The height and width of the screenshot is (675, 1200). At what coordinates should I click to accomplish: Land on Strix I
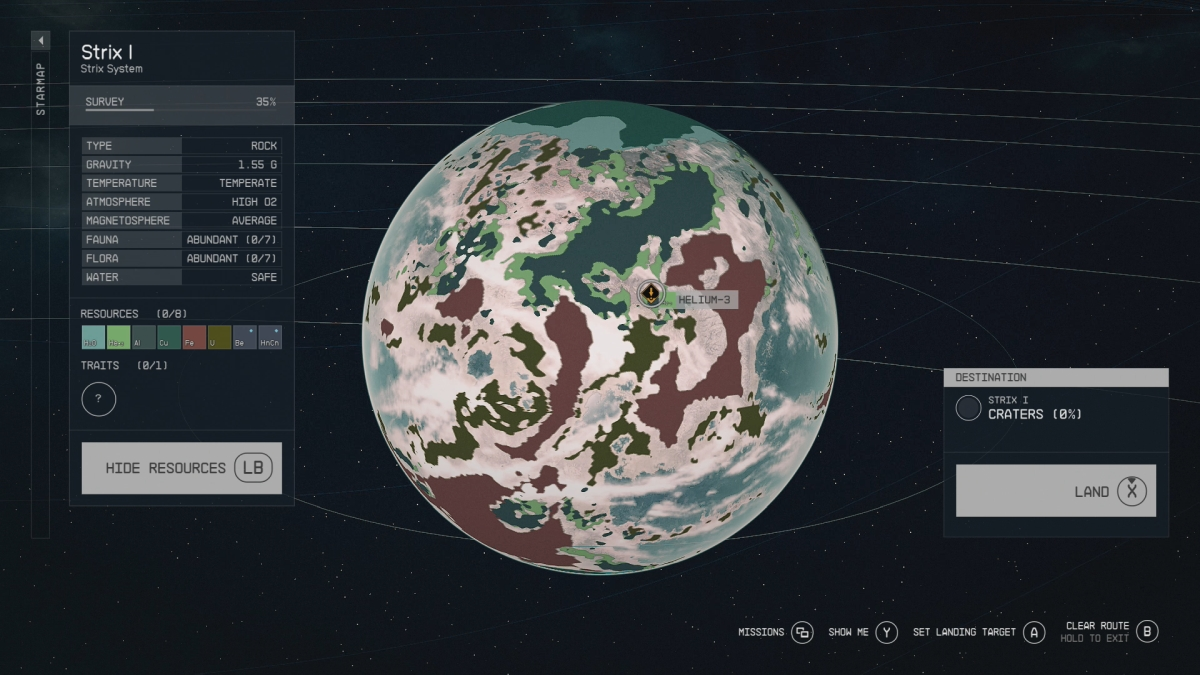[x=1055, y=491]
